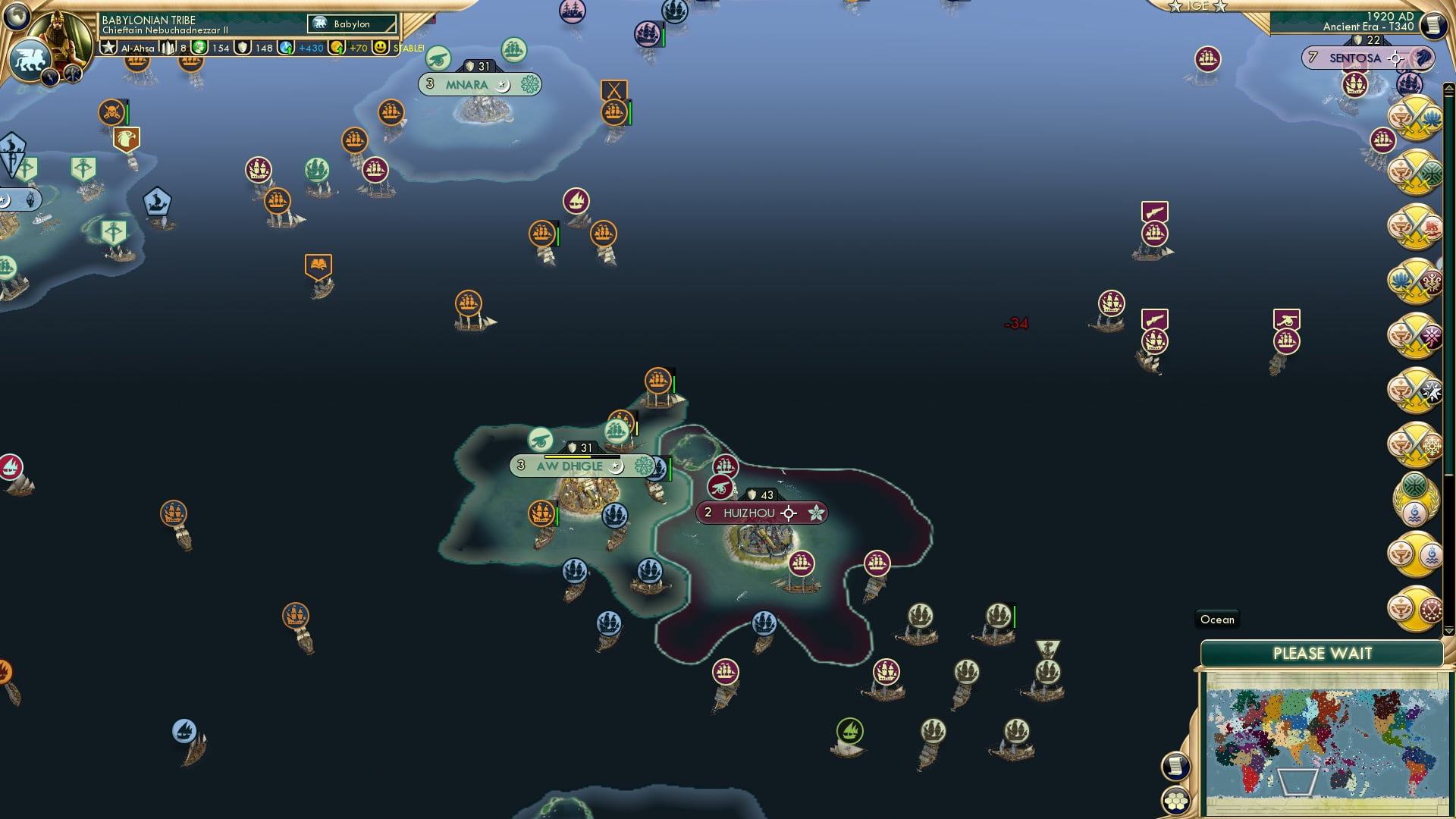Click the gold income +70 icon
The width and height of the screenshot is (1456, 819).
click(337, 49)
